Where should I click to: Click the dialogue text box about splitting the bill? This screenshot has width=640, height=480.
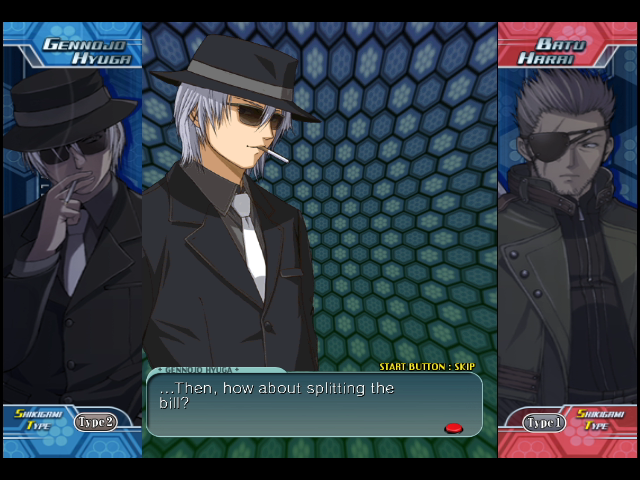point(314,404)
